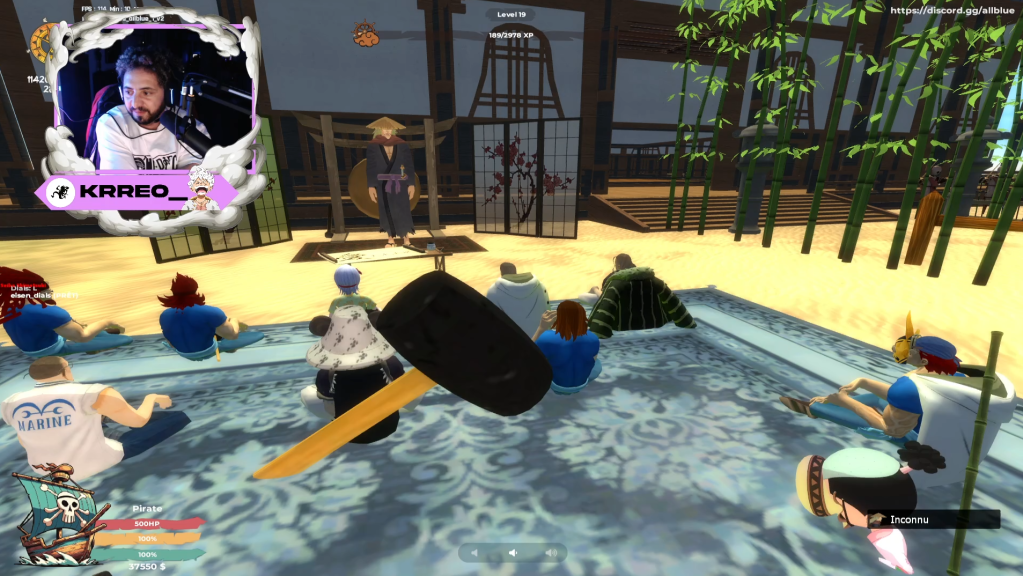1023x576 pixels.
Task: Click the orange ship-wheel cloud icon
Action: pos(365,36)
